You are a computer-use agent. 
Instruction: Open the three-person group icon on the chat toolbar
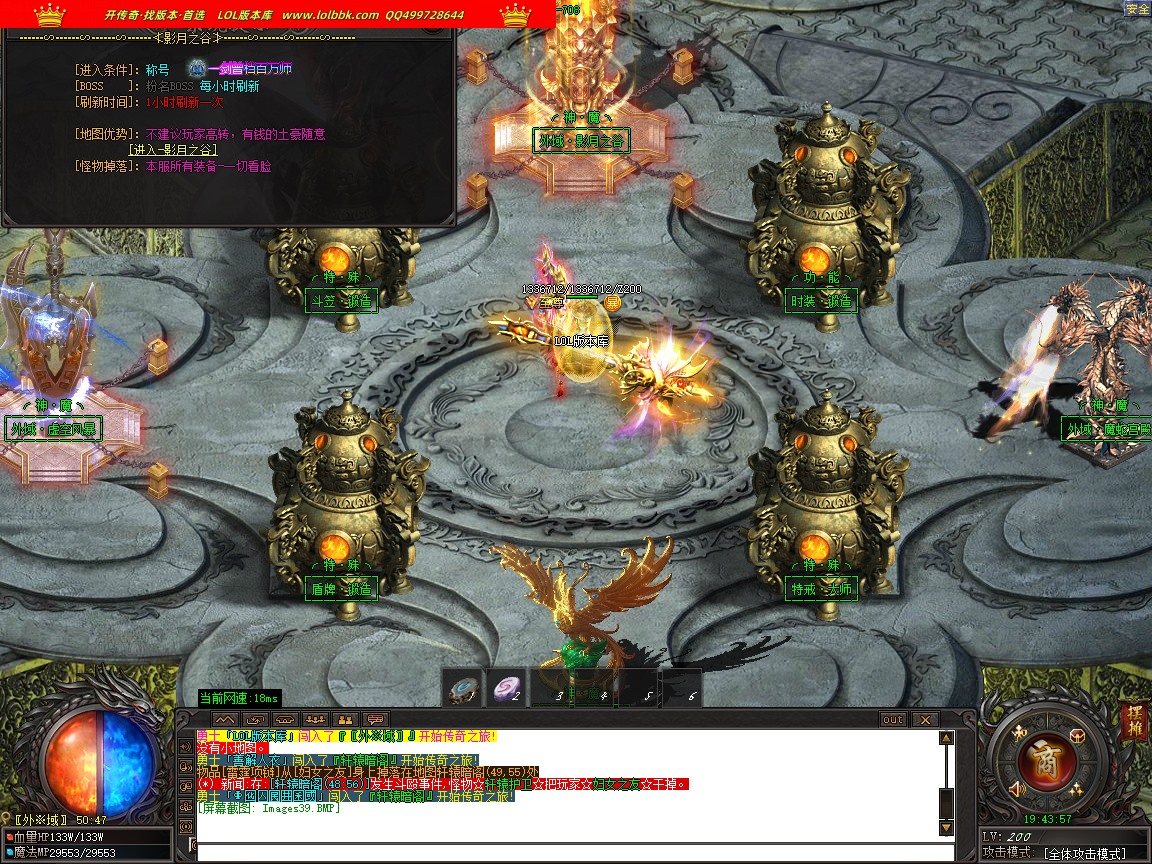pyautogui.click(x=315, y=719)
